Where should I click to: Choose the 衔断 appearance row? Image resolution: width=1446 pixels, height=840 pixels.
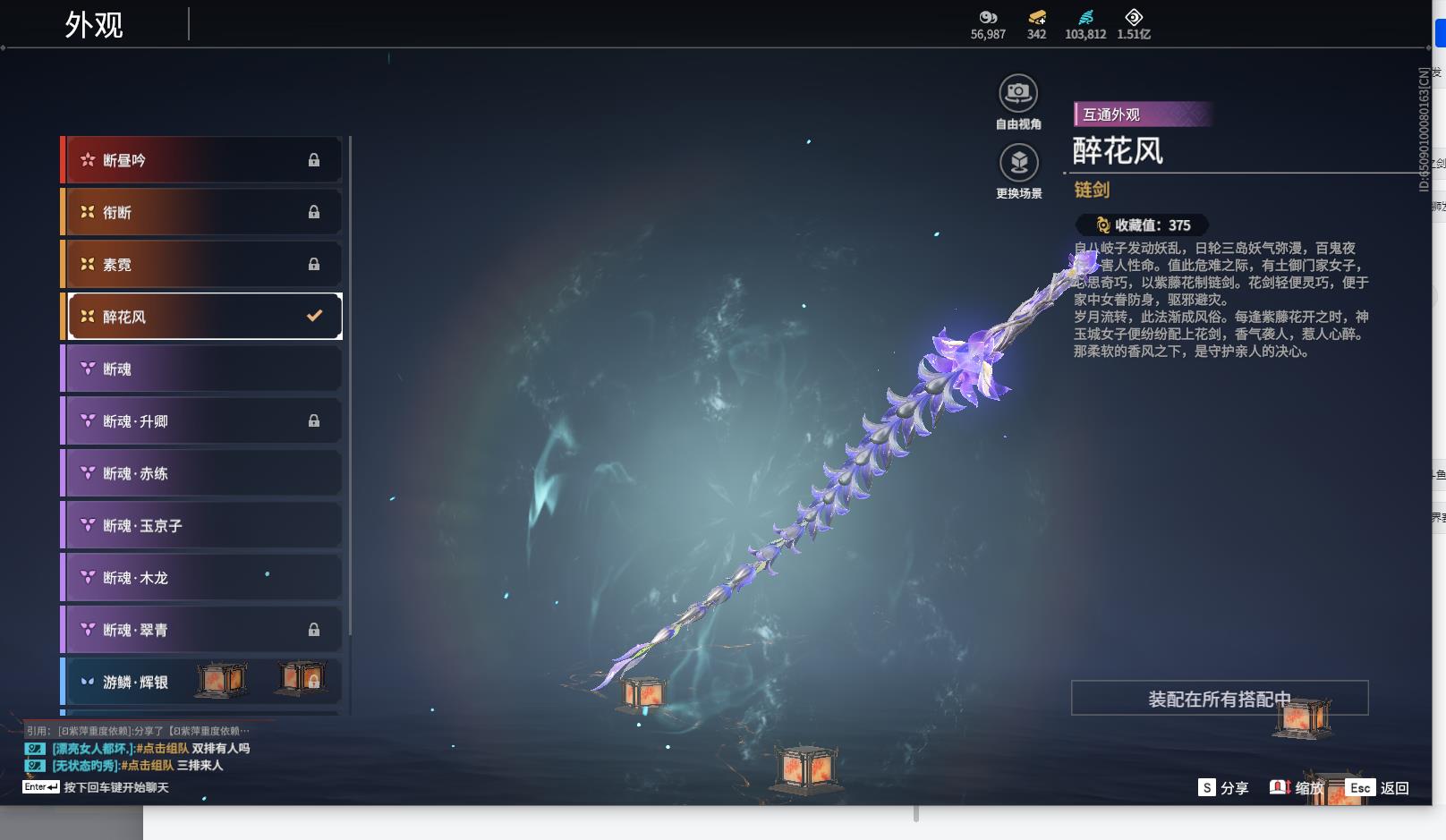tap(203, 212)
